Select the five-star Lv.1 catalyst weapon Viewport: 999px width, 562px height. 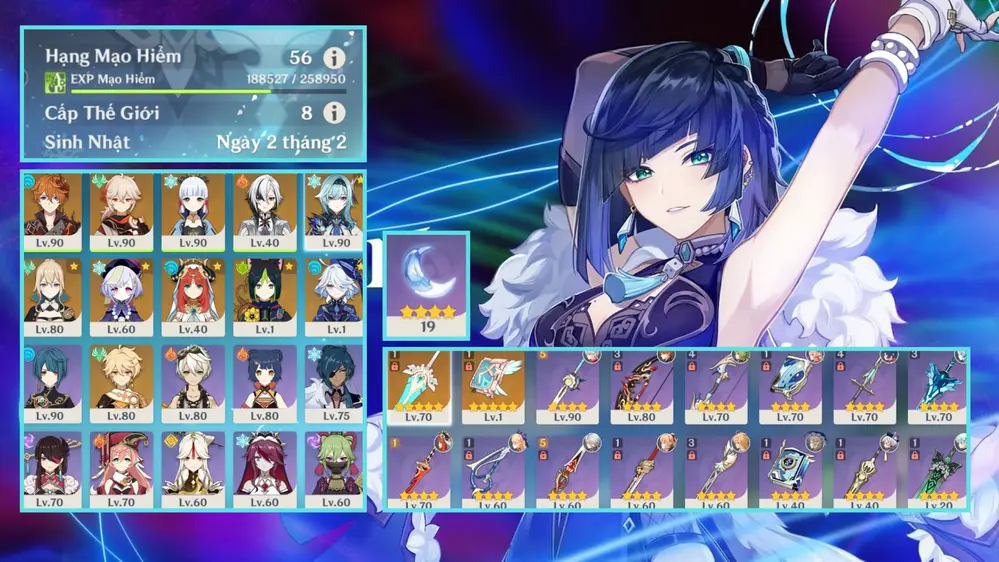494,387
